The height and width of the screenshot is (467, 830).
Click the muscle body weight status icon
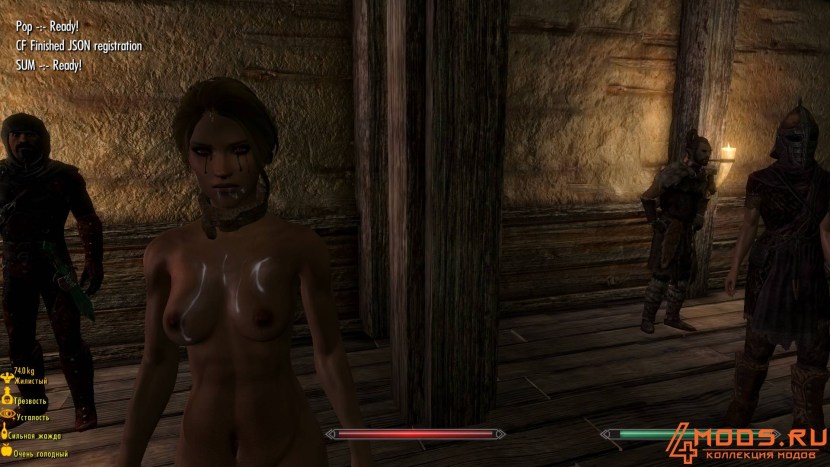pyautogui.click(x=9, y=379)
